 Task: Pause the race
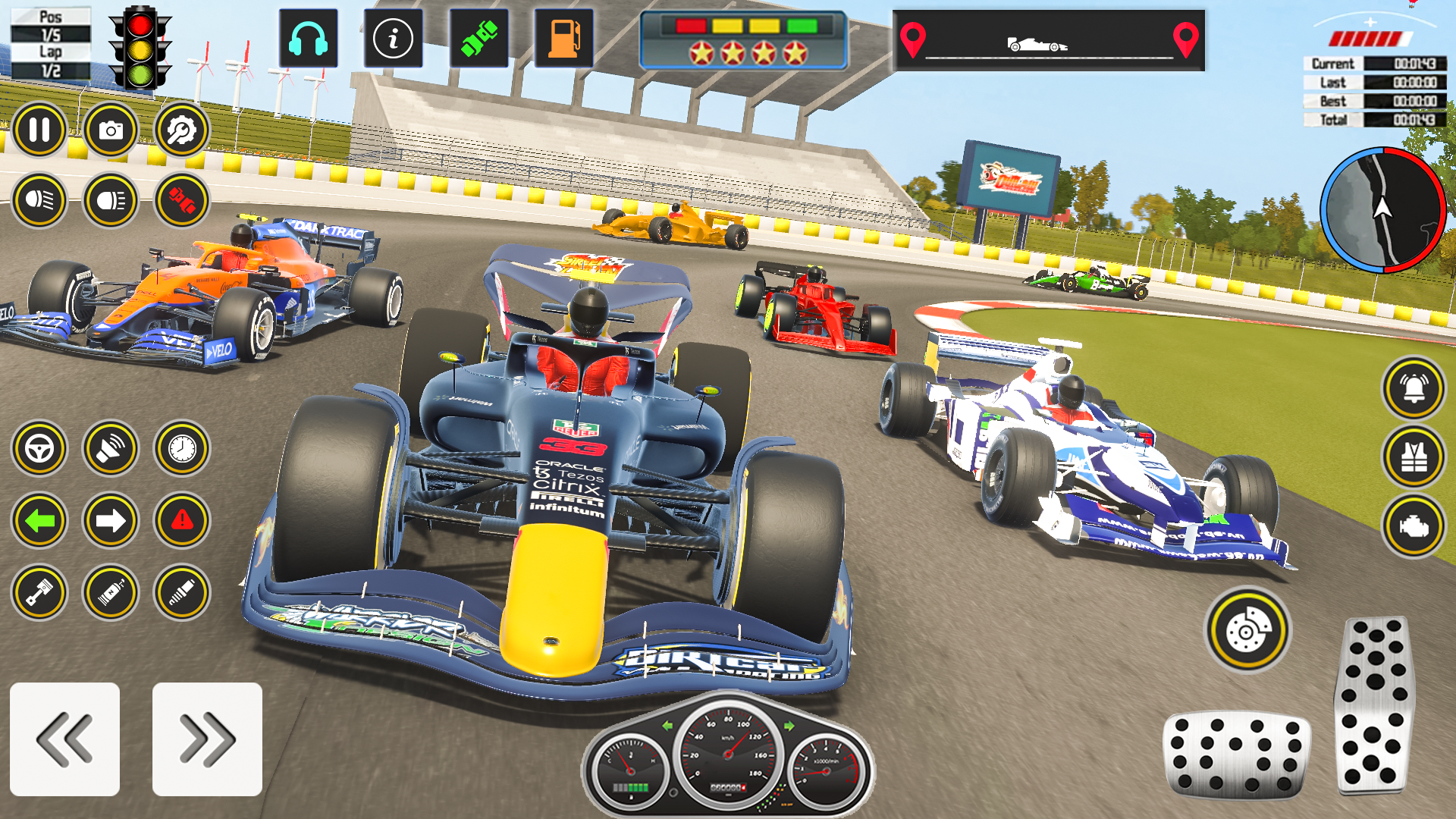pos(39,129)
